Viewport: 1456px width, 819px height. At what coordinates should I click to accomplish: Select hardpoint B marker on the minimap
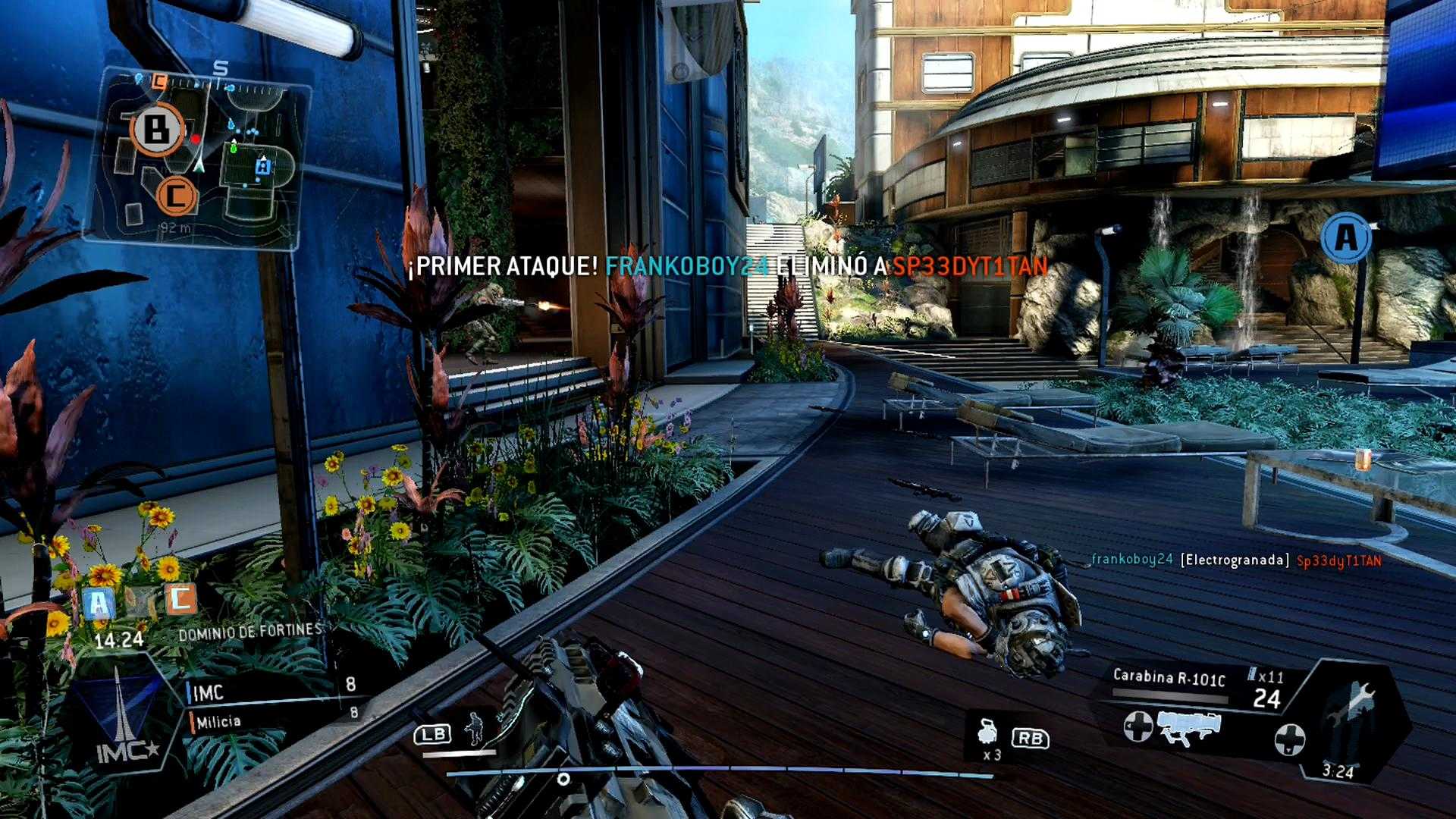pyautogui.click(x=157, y=130)
